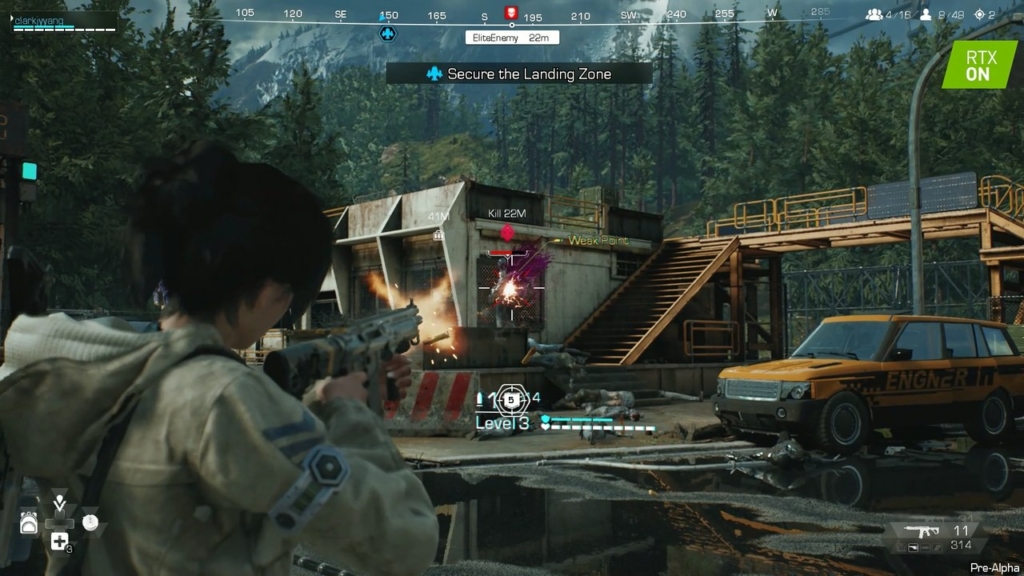Open the backpack icon

(29, 523)
